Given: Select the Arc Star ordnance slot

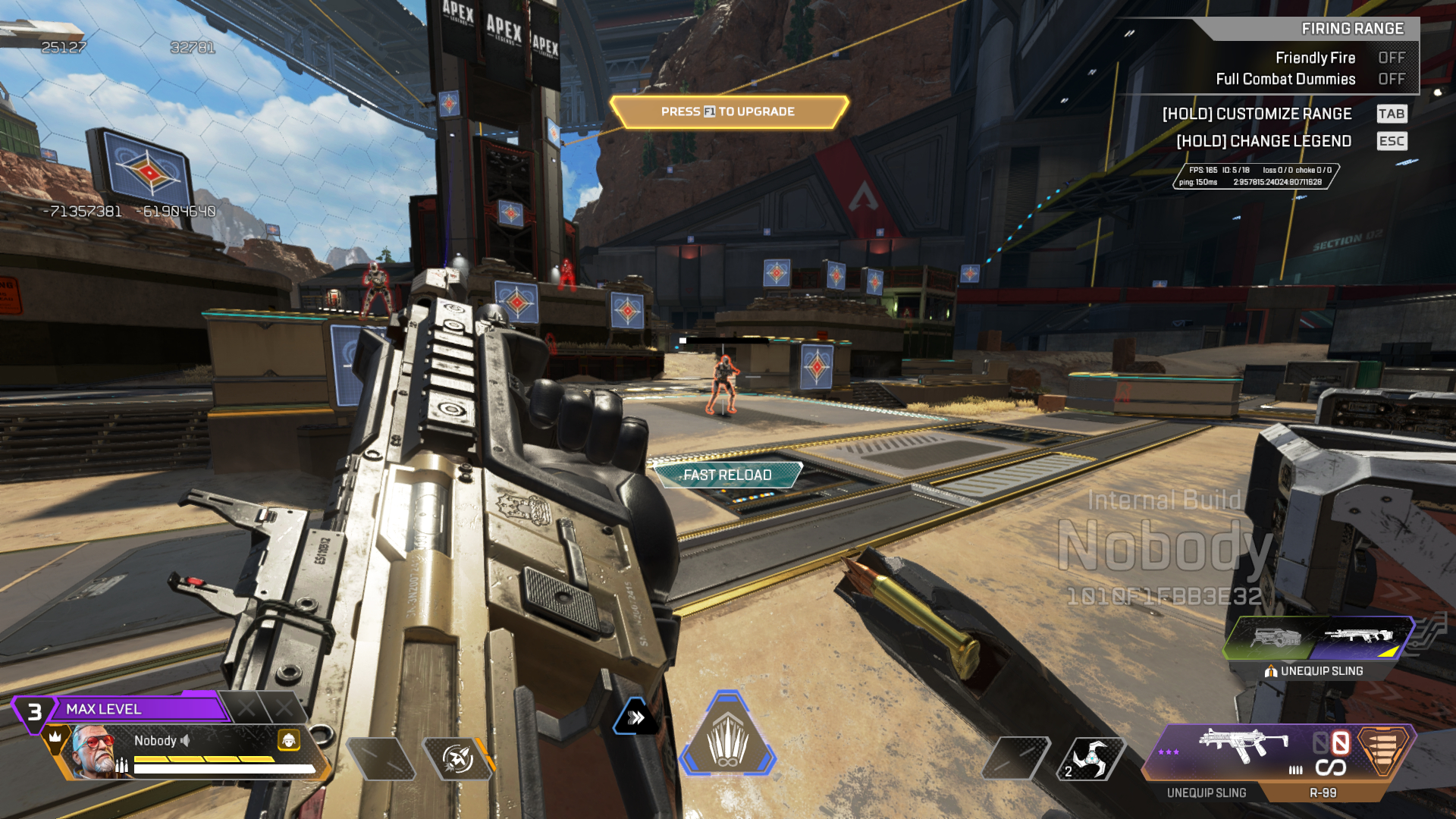Looking at the screenshot, I should [1090, 758].
